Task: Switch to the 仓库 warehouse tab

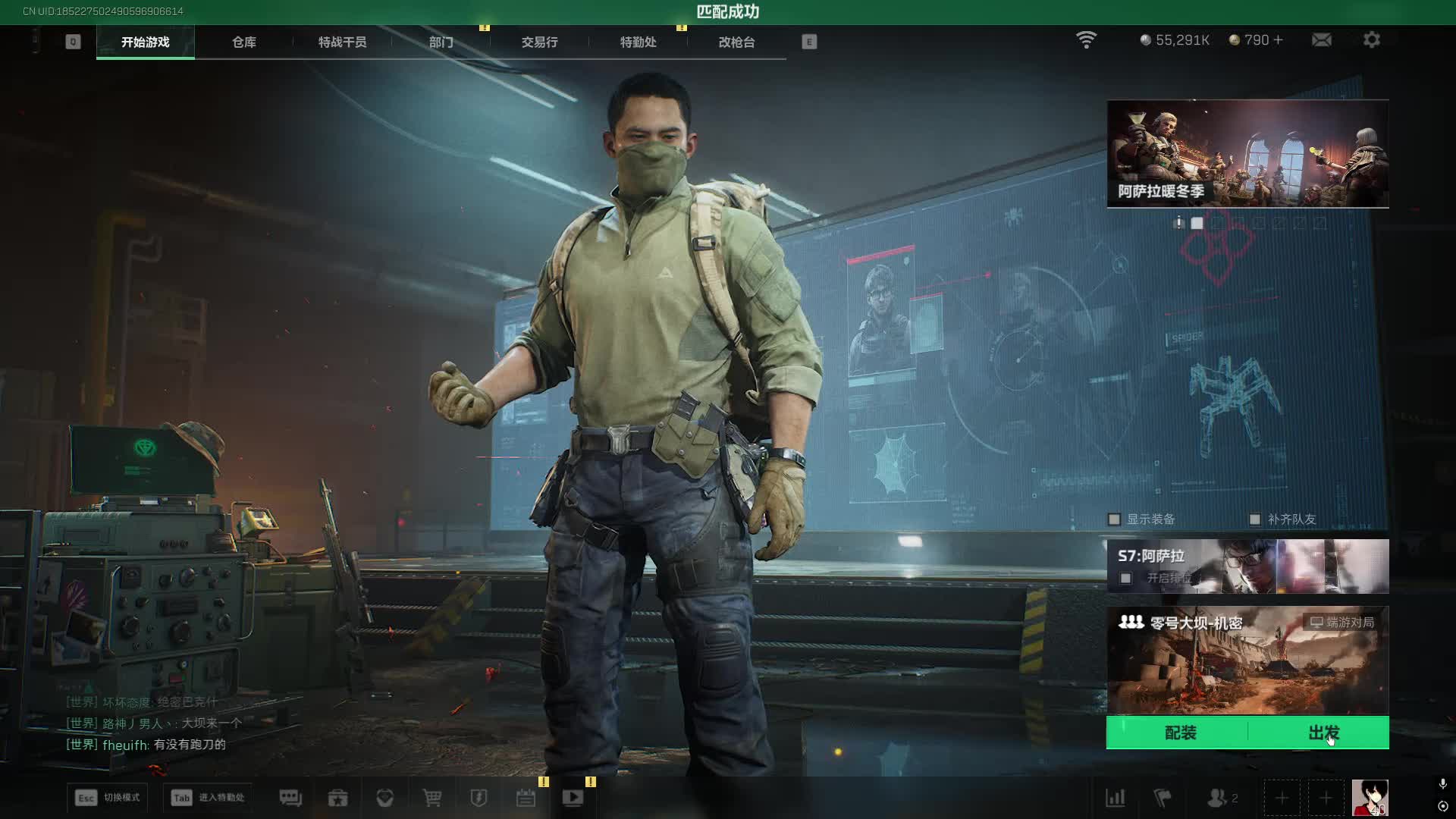Action: 243,42
